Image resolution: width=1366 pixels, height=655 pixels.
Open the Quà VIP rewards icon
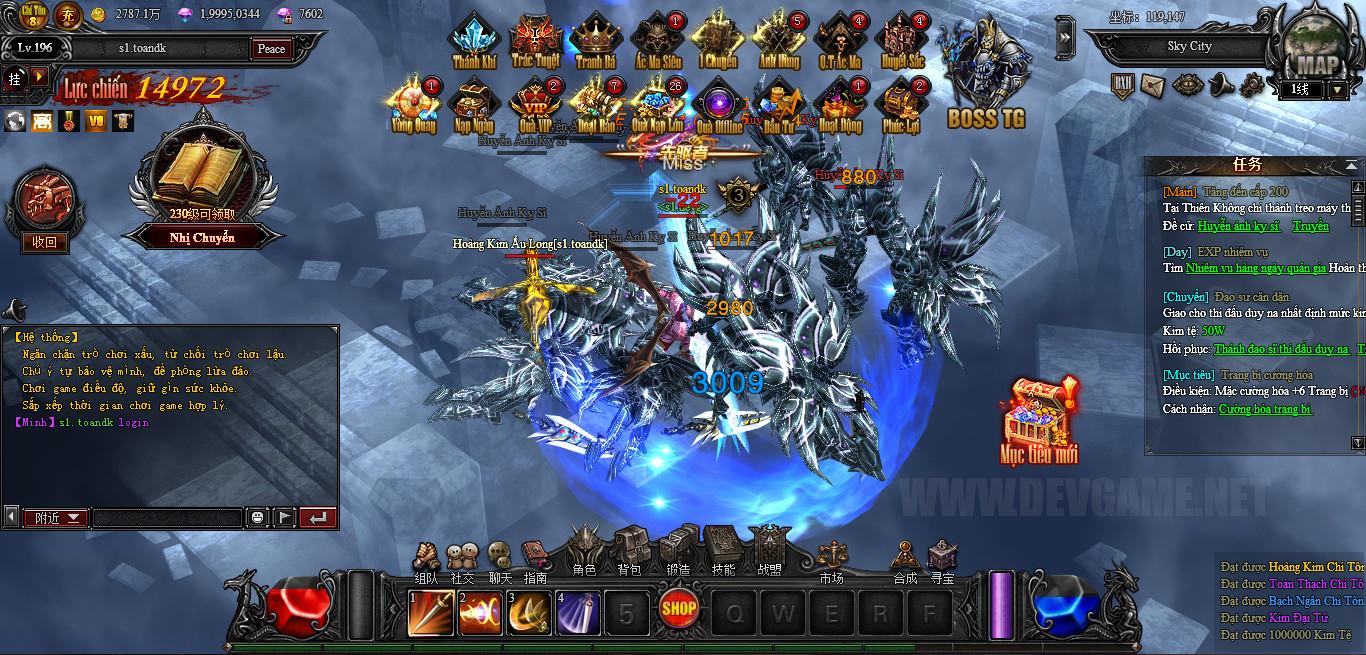click(x=535, y=104)
